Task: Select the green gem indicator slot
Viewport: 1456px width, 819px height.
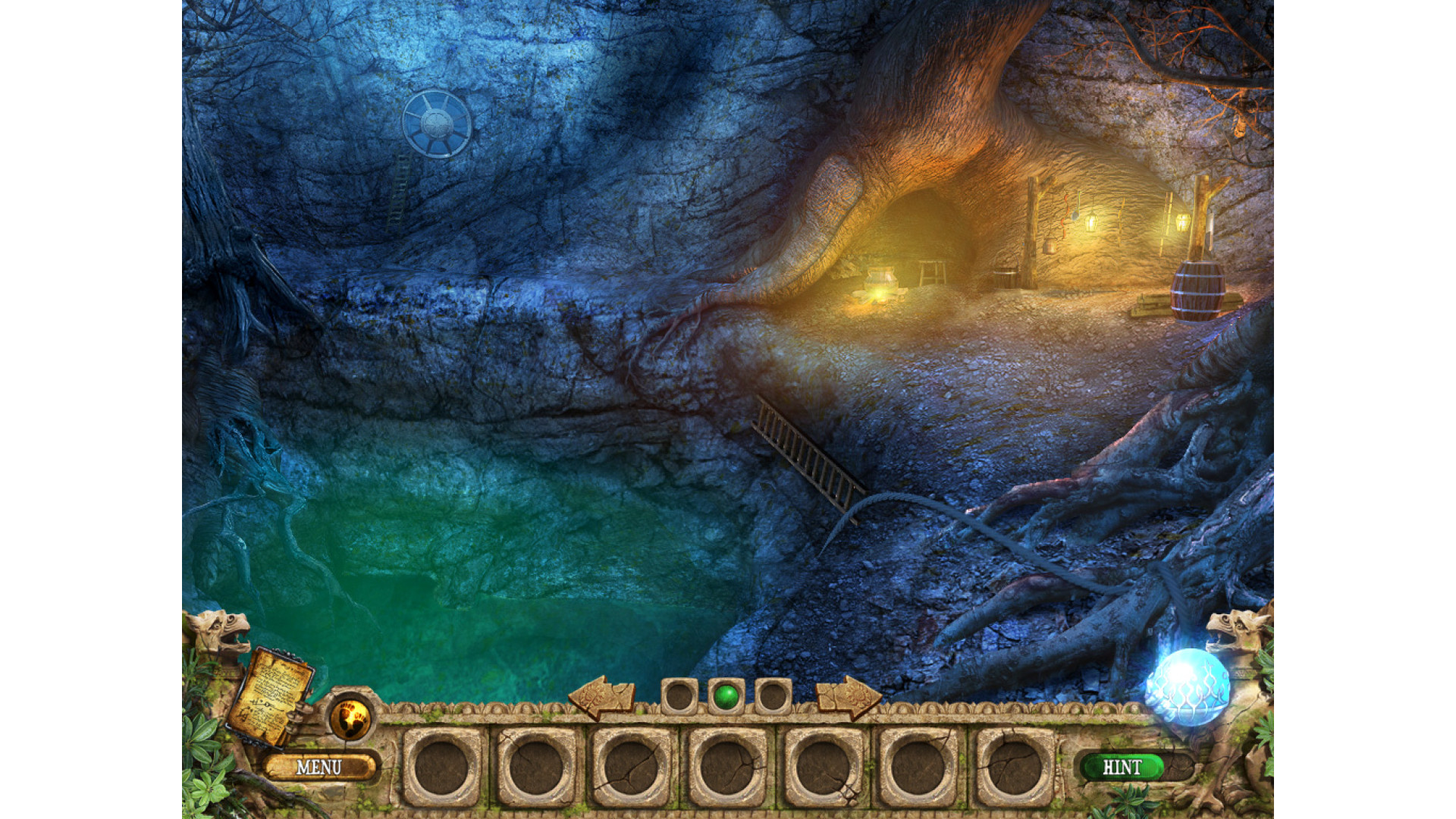Action: pyautogui.click(x=726, y=696)
